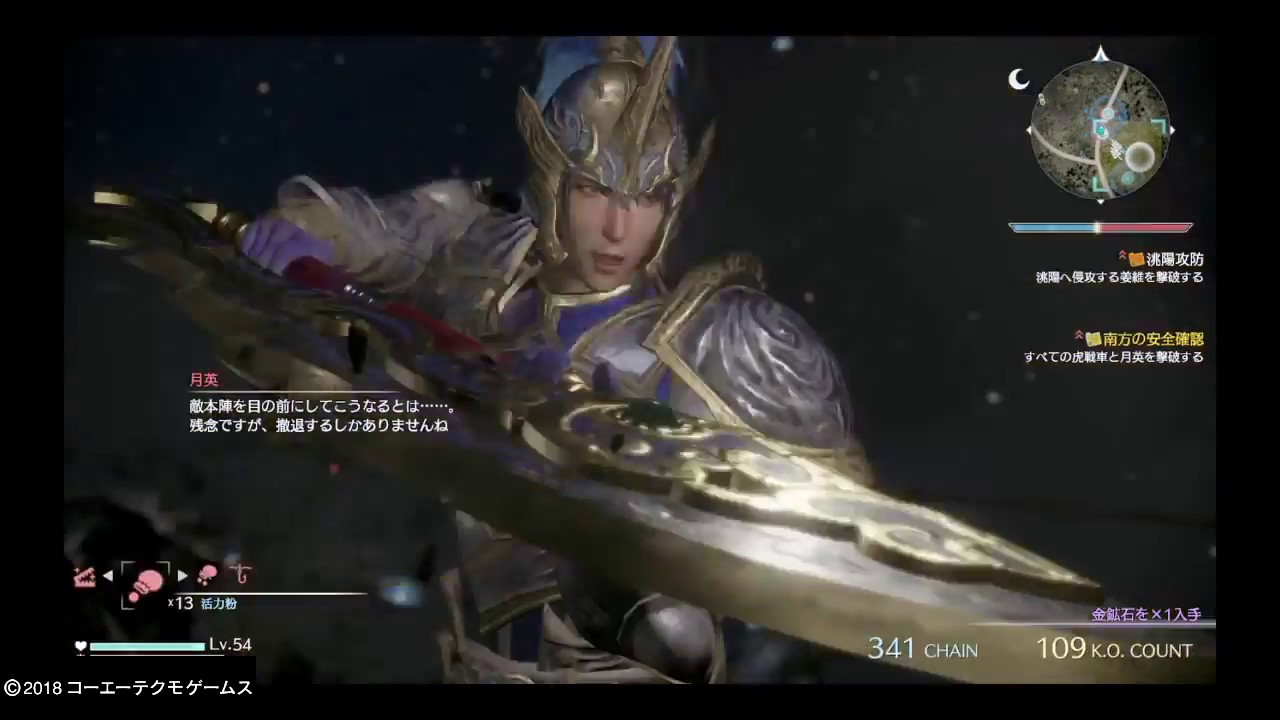Expand the north compass arrow above the minimap
This screenshot has height=720, width=1280.
(1099, 56)
